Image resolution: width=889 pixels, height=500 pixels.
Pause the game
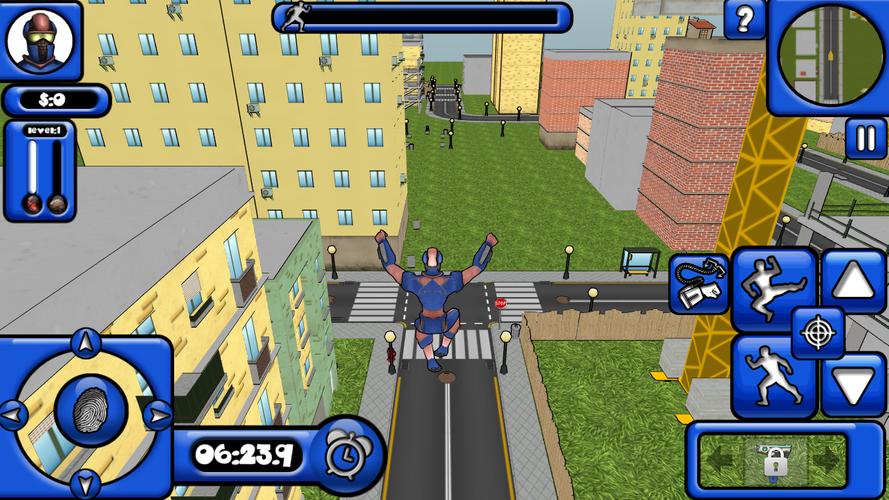pyautogui.click(x=865, y=138)
